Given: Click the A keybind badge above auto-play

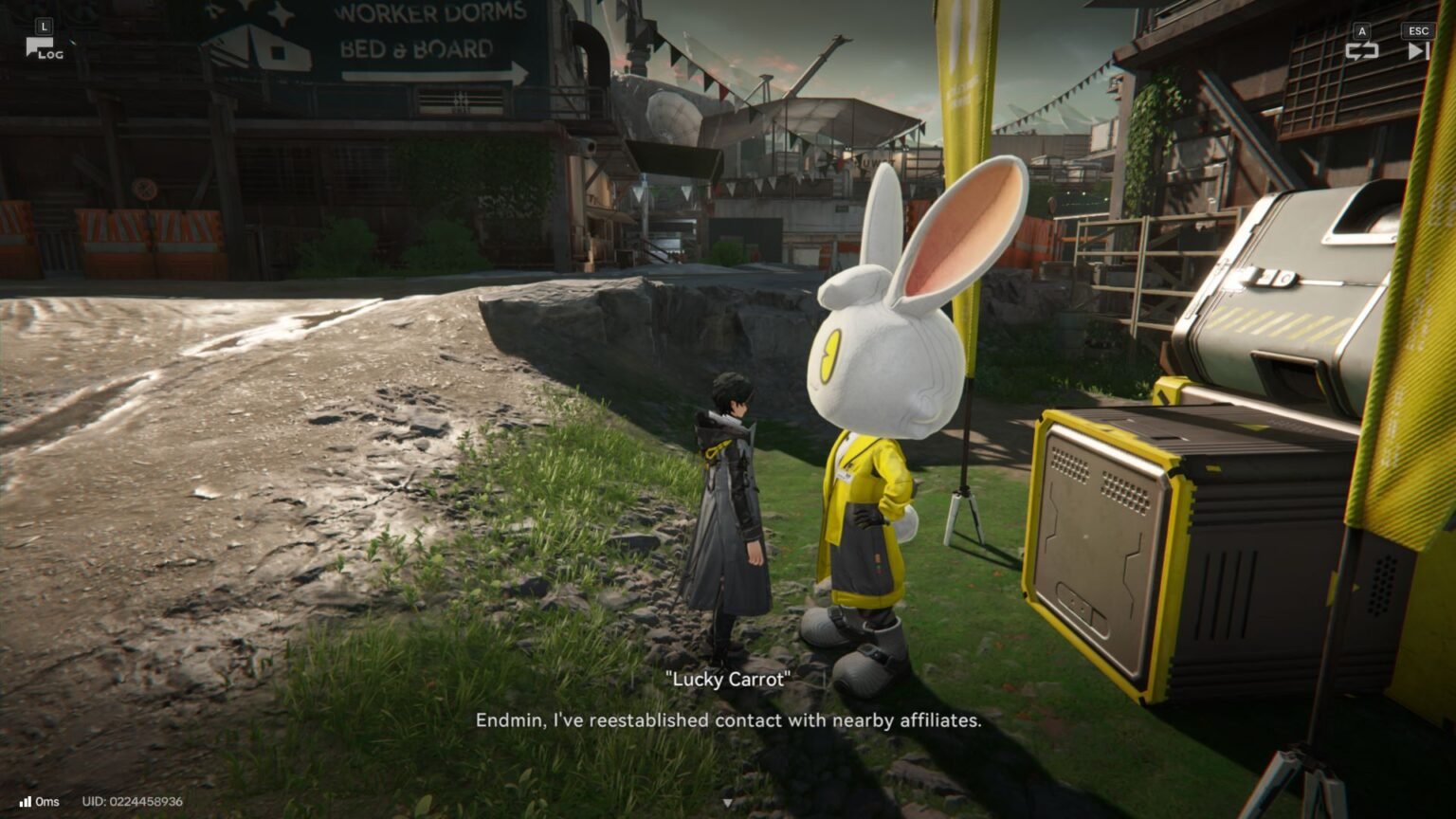Looking at the screenshot, I should [x=1362, y=31].
